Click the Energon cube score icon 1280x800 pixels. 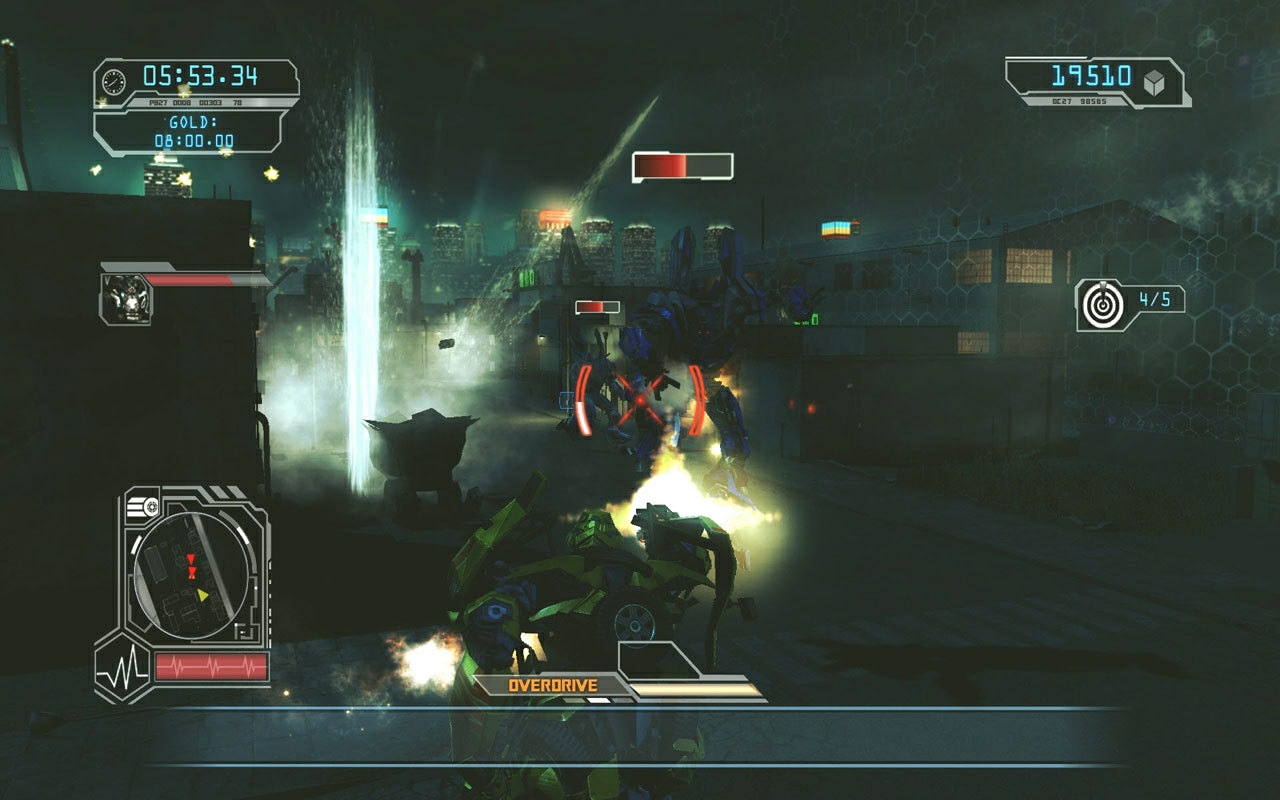coord(1155,84)
